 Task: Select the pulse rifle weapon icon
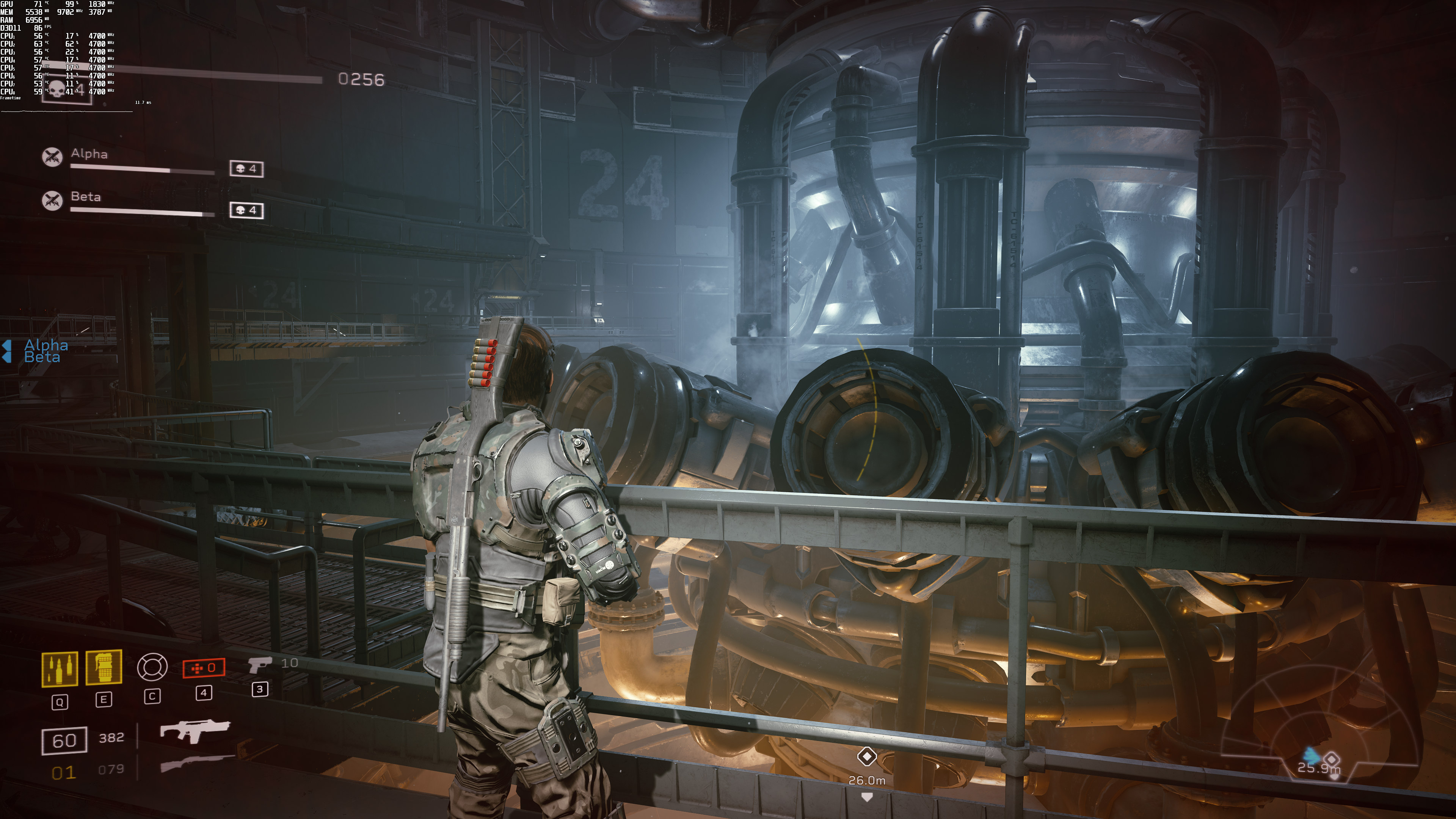tap(195, 730)
